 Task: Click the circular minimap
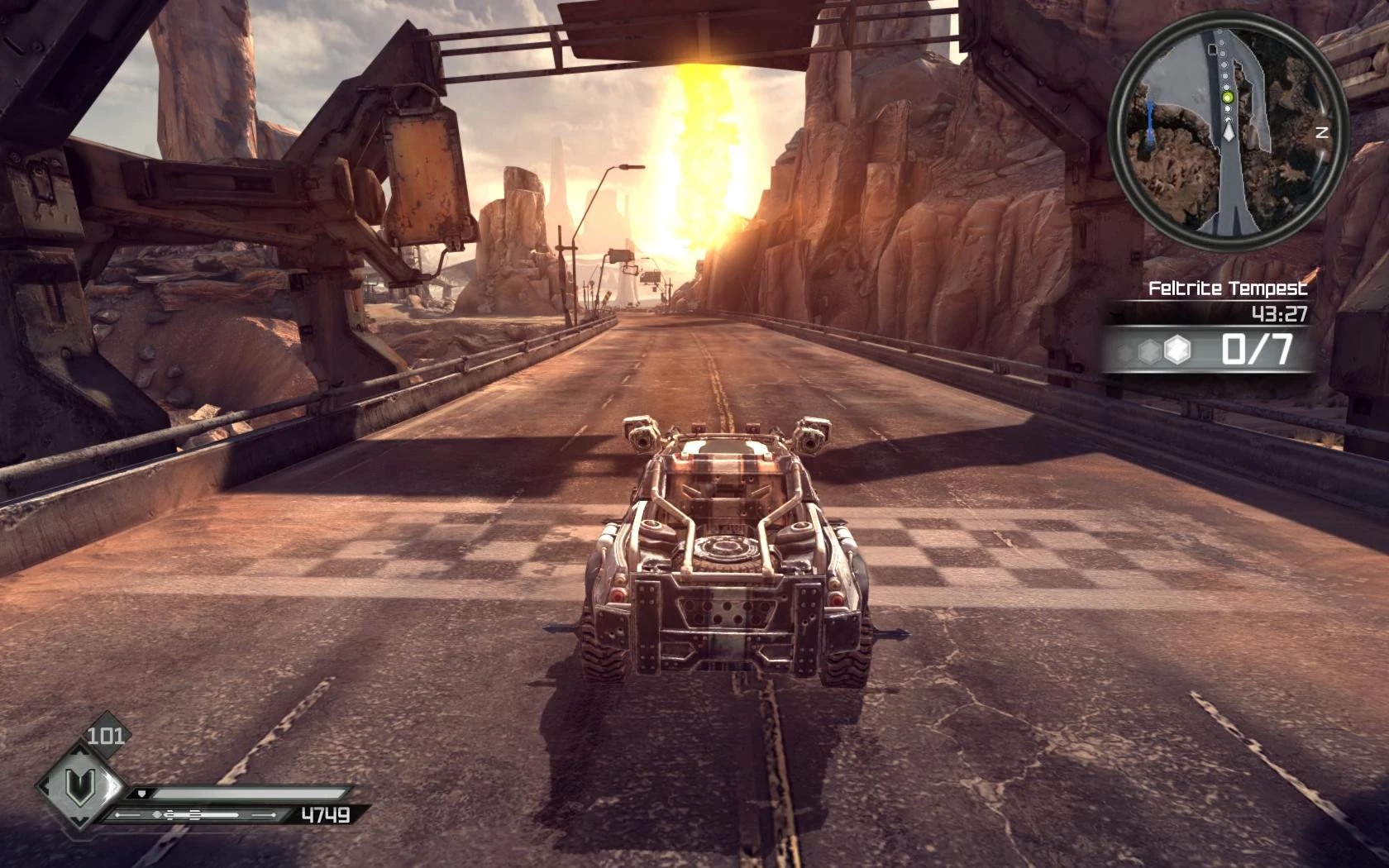coord(1226,131)
